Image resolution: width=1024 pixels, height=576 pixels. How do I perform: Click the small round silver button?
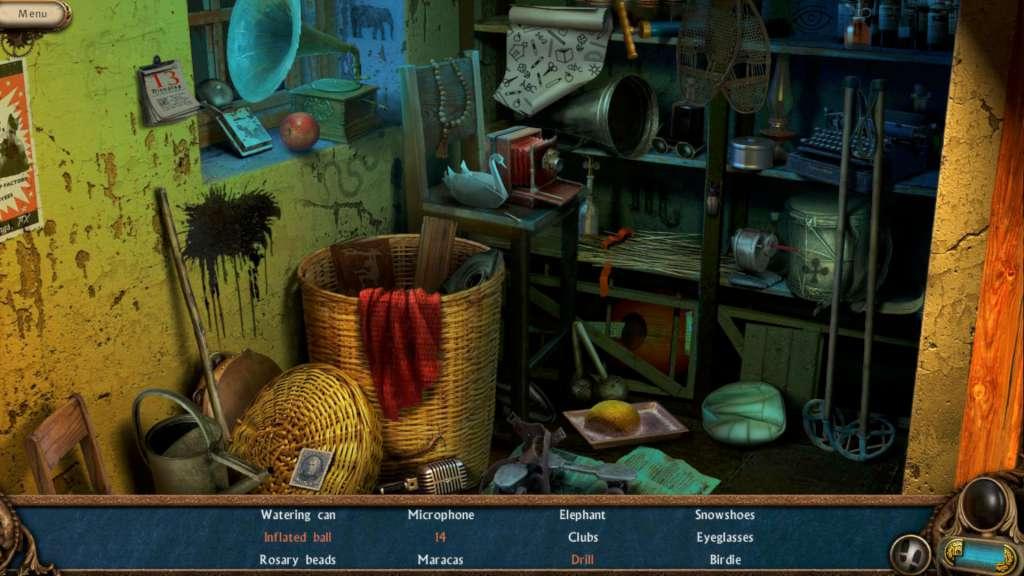coord(910,553)
